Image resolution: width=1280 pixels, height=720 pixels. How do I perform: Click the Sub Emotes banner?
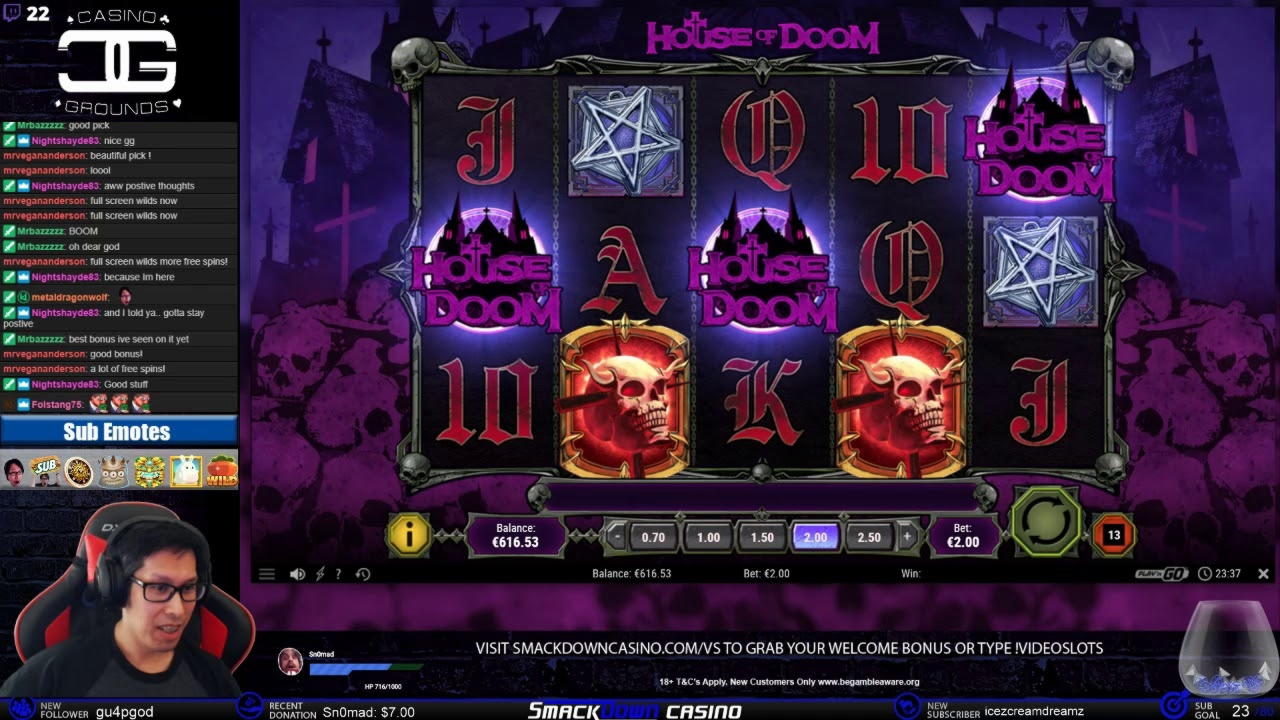click(118, 432)
